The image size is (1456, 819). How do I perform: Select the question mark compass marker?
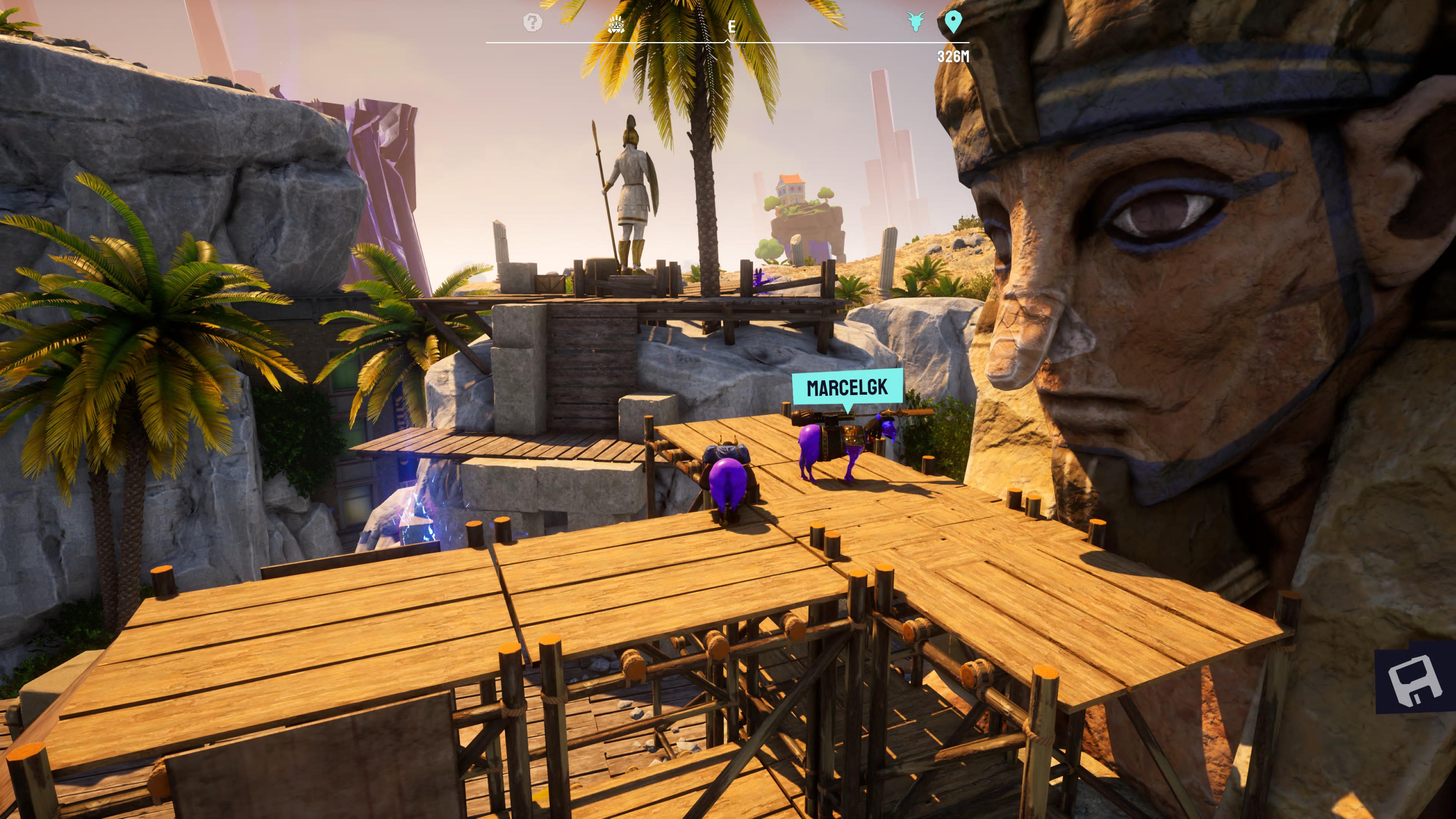click(532, 23)
